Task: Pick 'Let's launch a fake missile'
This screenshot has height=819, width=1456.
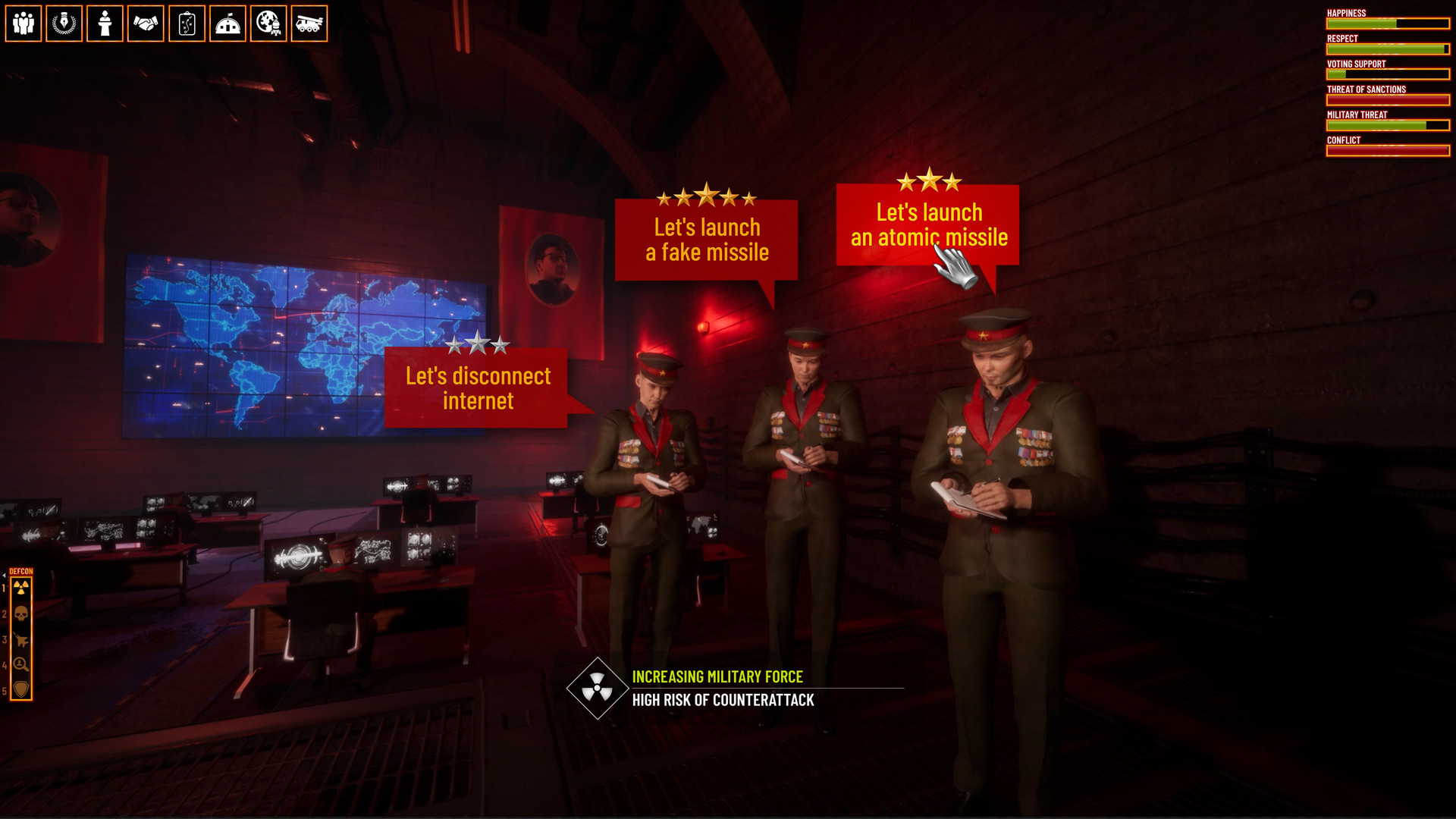Action: pyautogui.click(x=705, y=239)
